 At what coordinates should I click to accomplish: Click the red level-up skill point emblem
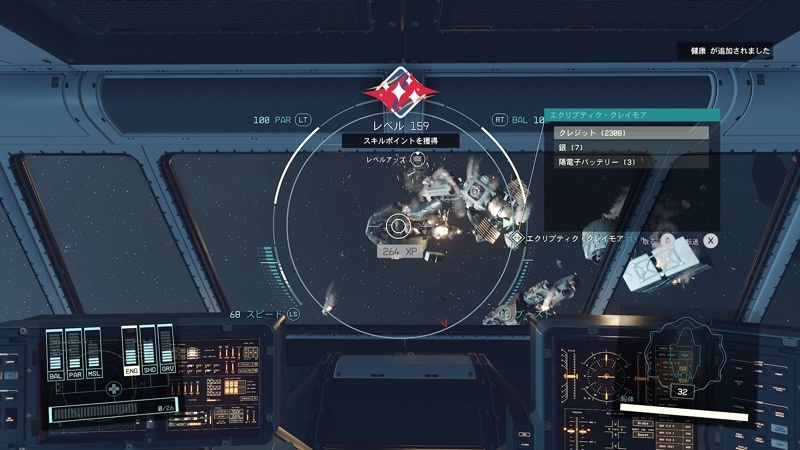(x=399, y=92)
